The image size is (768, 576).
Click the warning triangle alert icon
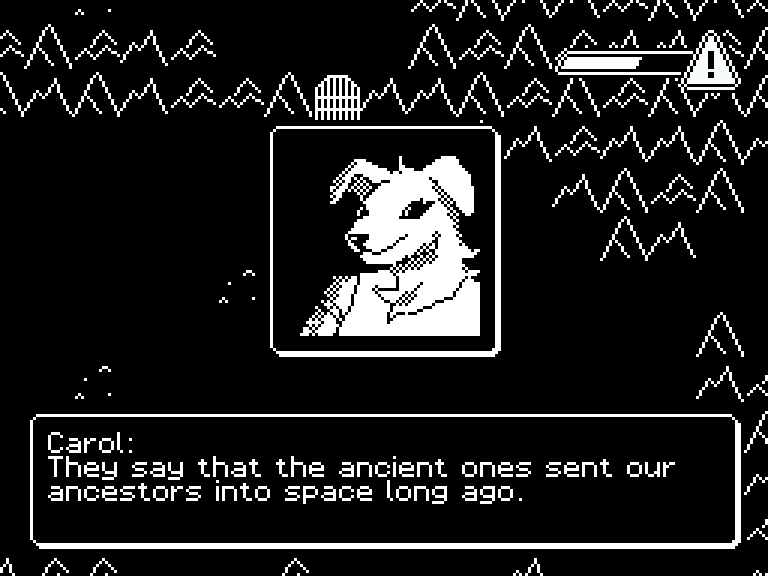[x=711, y=62]
